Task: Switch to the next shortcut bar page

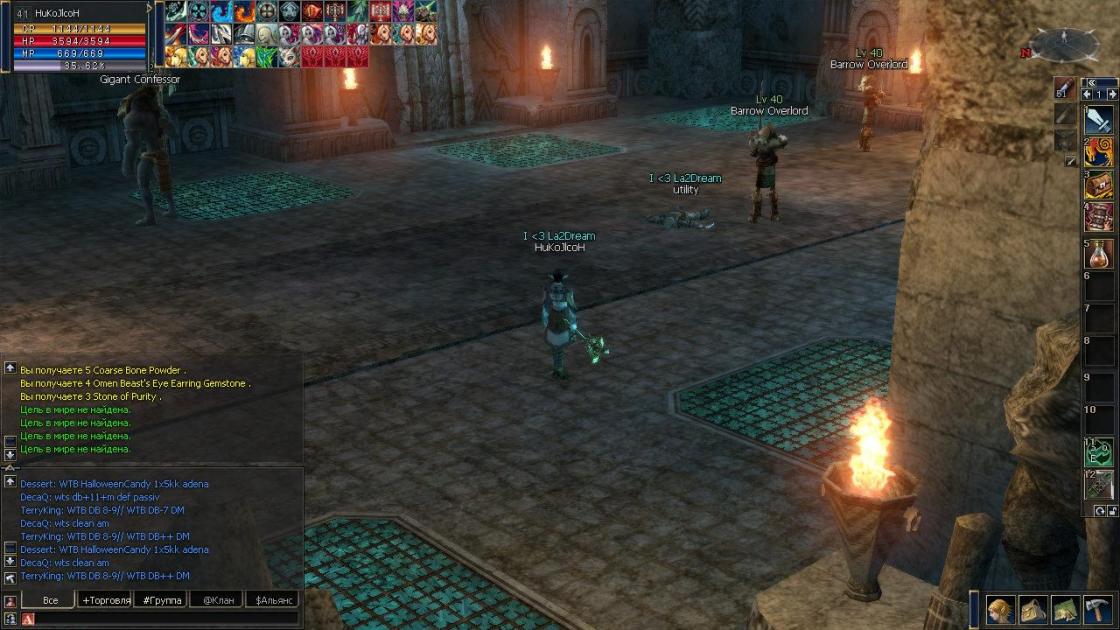Action: [x=1112, y=94]
